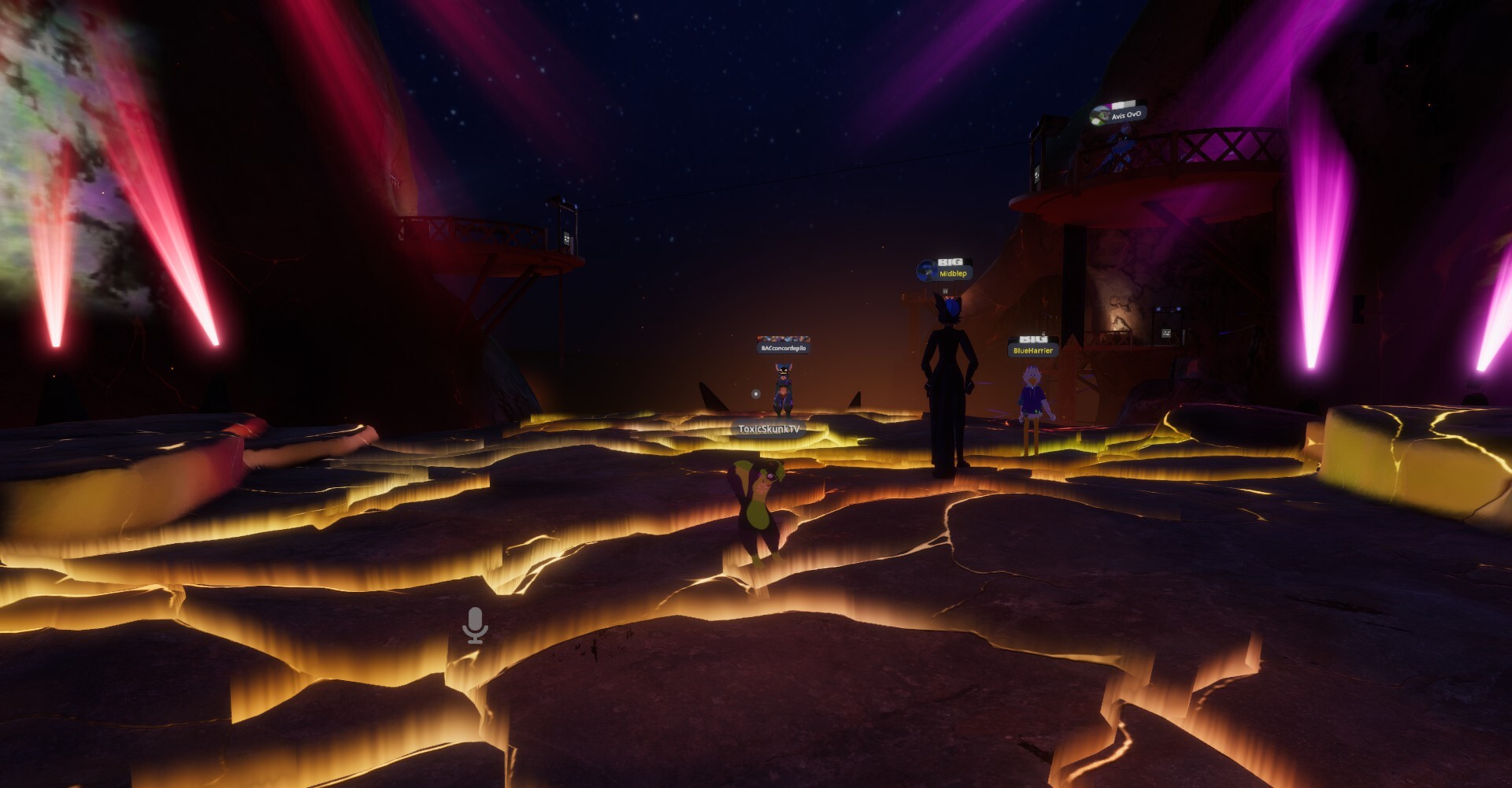
Task: Select the ToxicSkunkTV player nameplate
Action: click(x=769, y=429)
